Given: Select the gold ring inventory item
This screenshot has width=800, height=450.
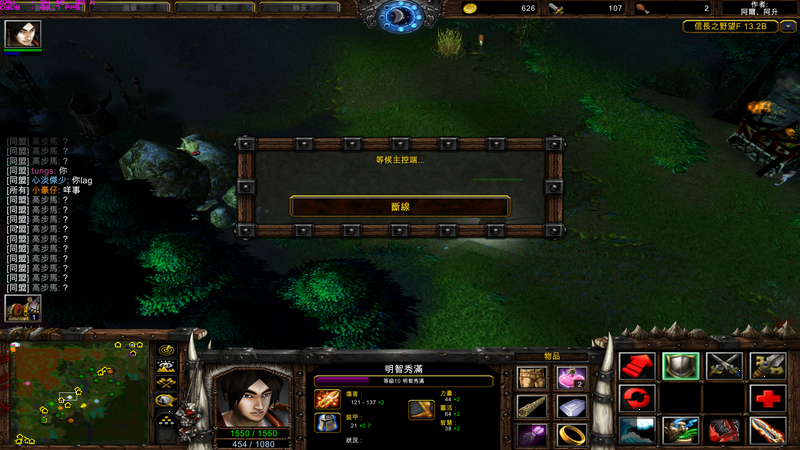Looking at the screenshot, I should pyautogui.click(x=571, y=435).
